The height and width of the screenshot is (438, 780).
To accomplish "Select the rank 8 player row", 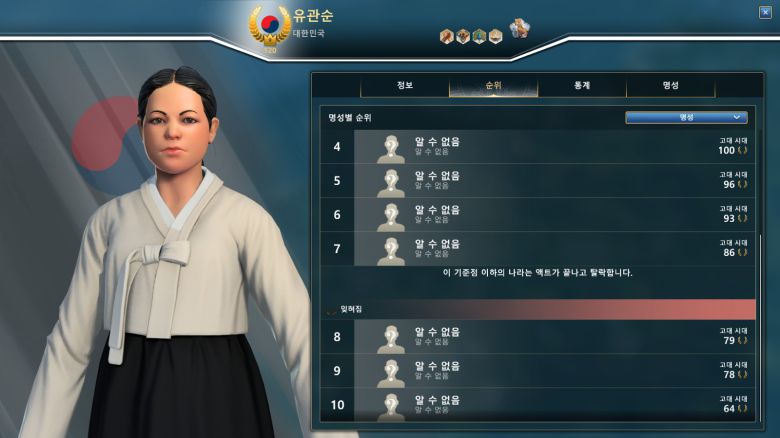I will pyautogui.click(x=540, y=338).
